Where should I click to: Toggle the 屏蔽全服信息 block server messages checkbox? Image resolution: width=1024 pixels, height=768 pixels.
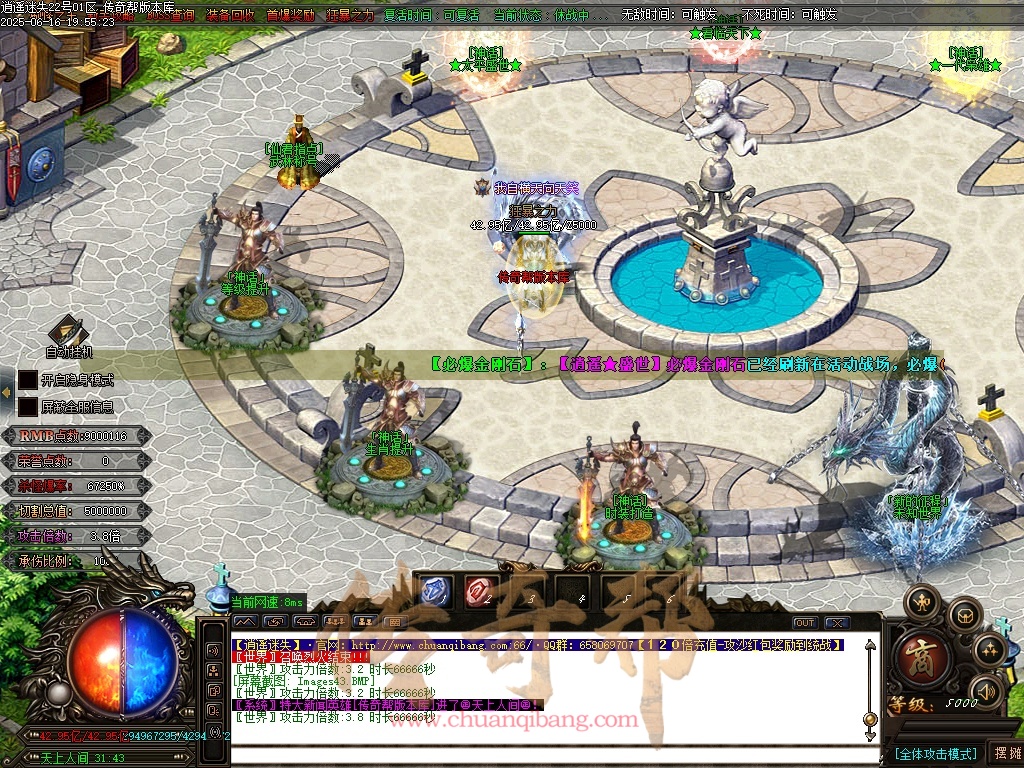point(28,407)
